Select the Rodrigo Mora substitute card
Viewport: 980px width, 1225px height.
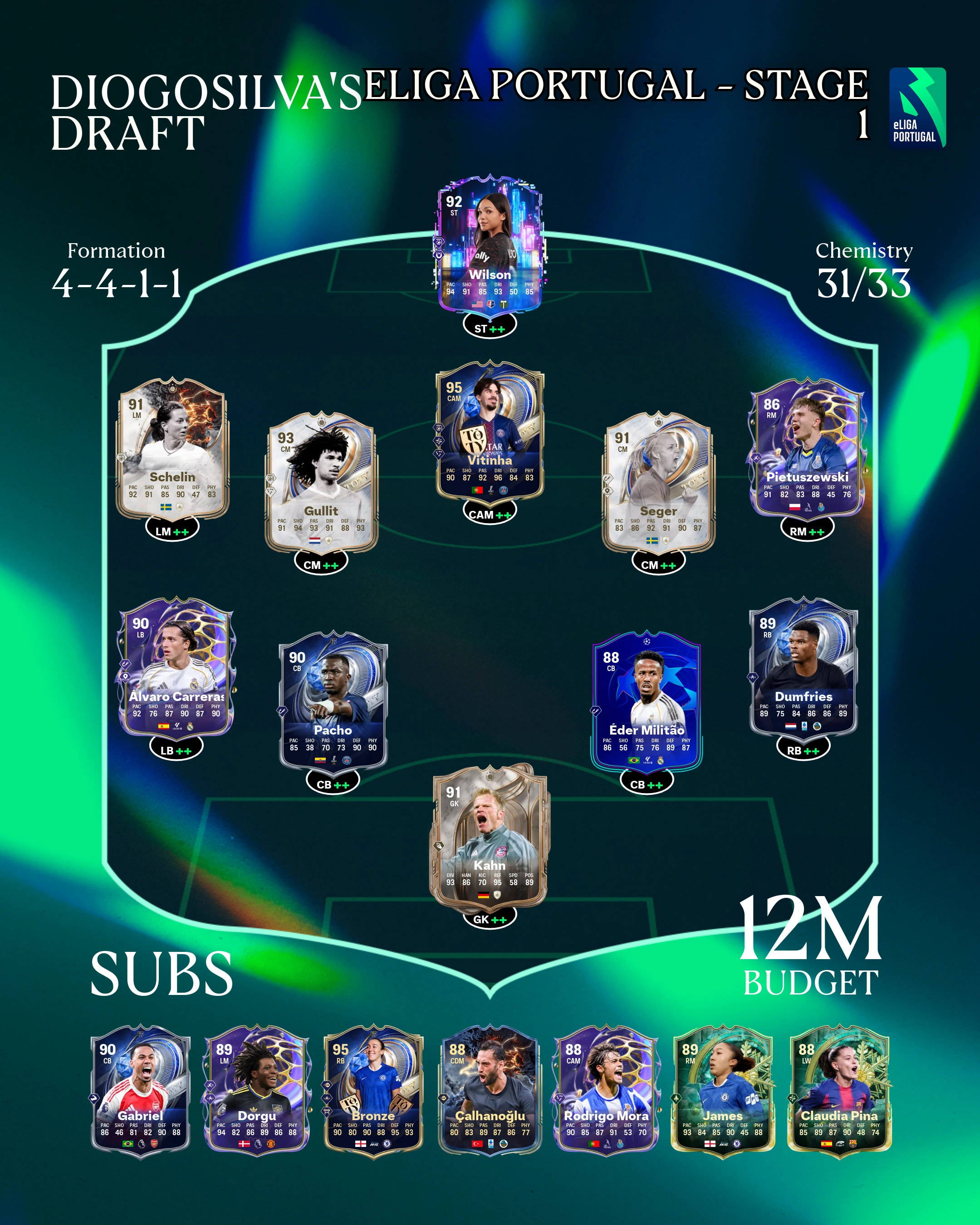tap(606, 1090)
